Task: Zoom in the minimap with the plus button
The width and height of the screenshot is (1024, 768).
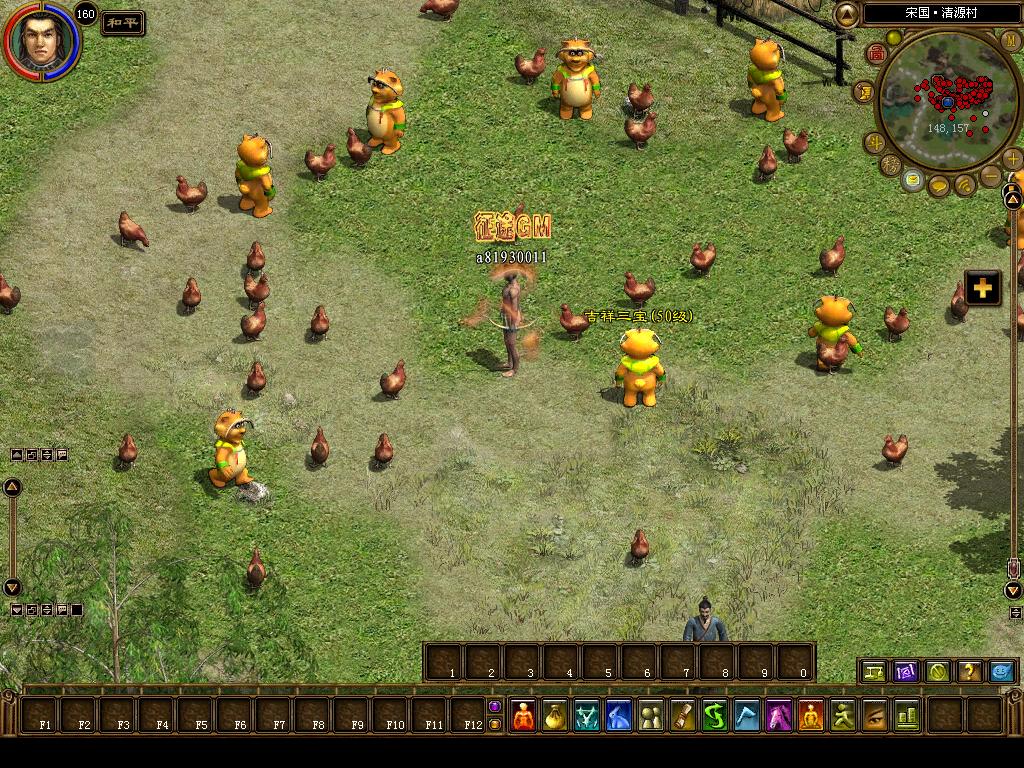Action: tap(1012, 158)
